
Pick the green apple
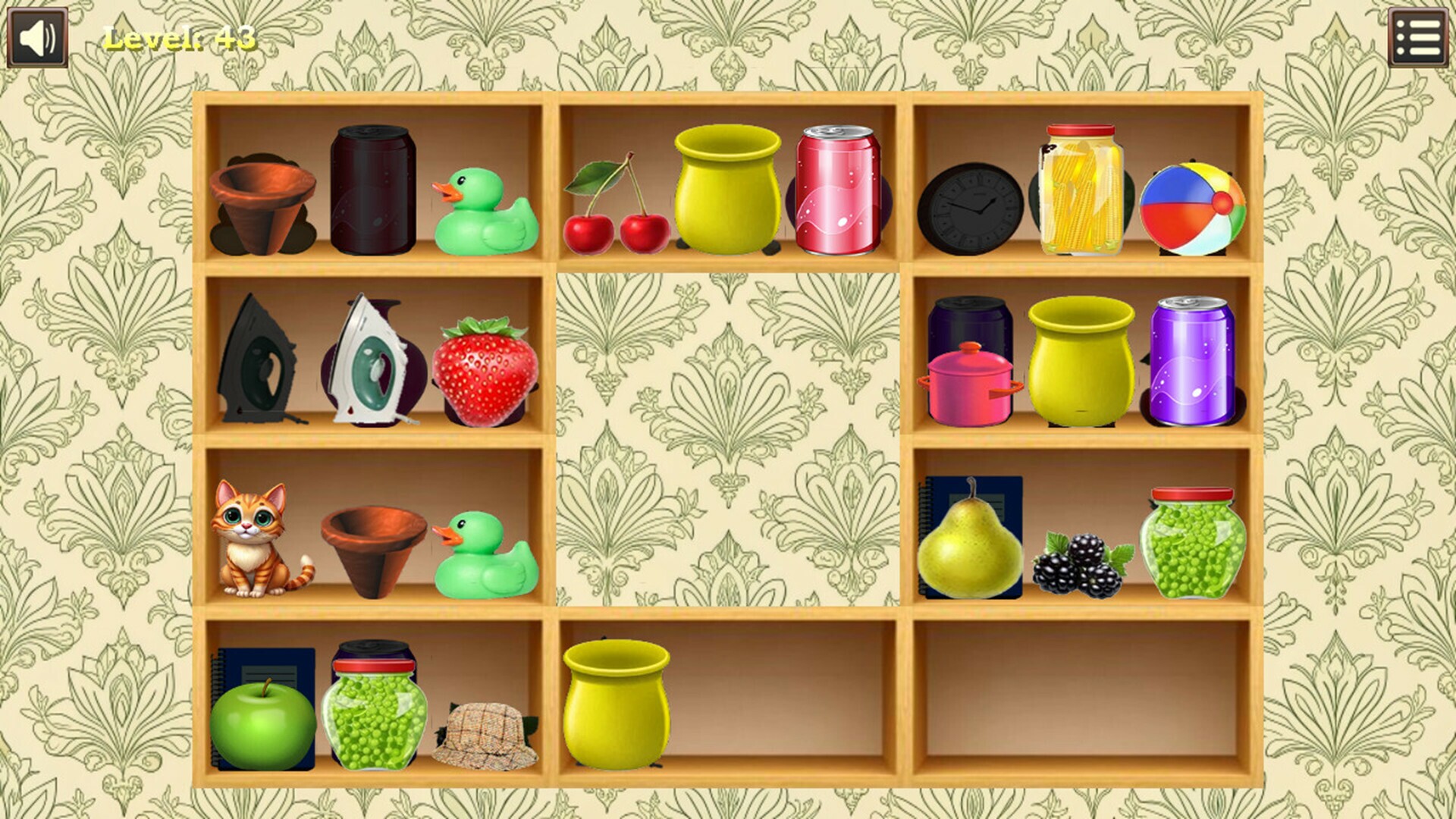coord(262,725)
